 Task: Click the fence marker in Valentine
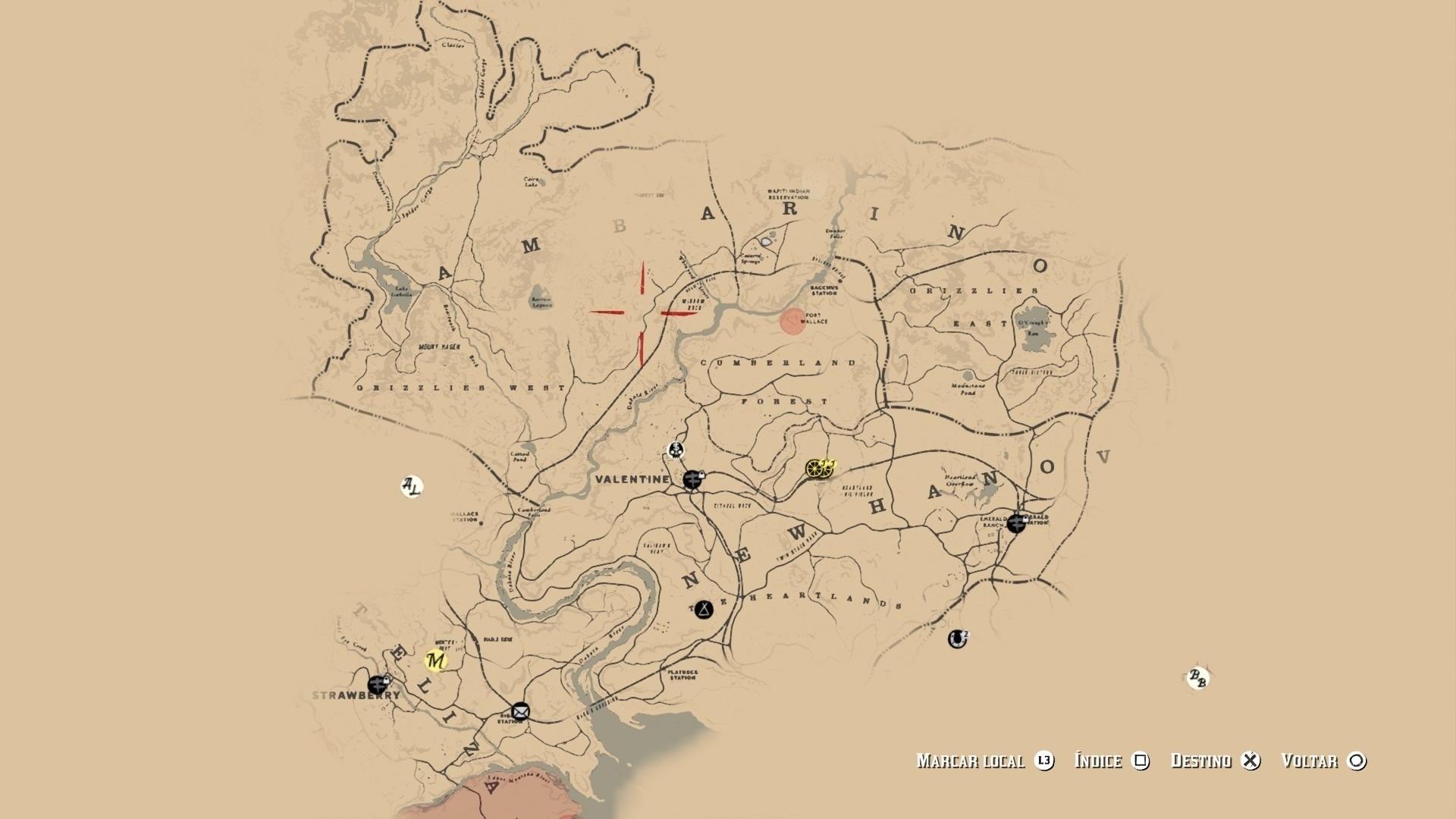coord(691,479)
